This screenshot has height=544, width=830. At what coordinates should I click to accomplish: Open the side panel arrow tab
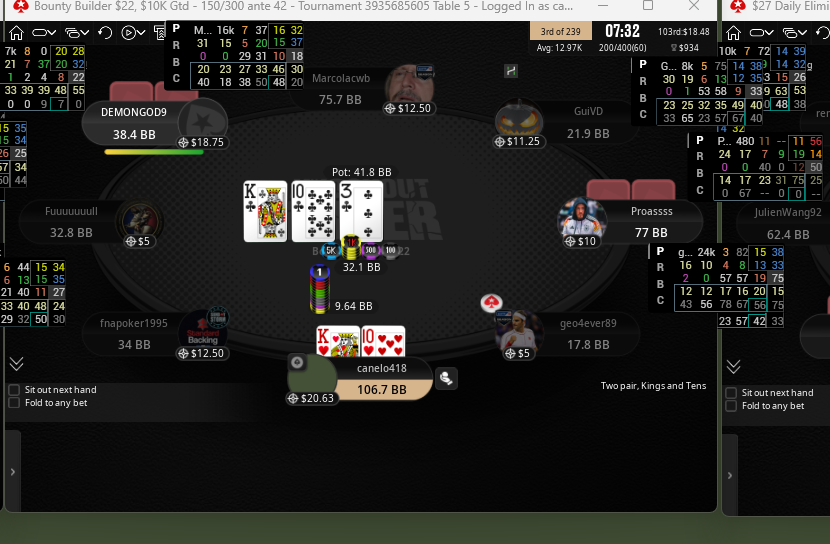(x=12, y=470)
